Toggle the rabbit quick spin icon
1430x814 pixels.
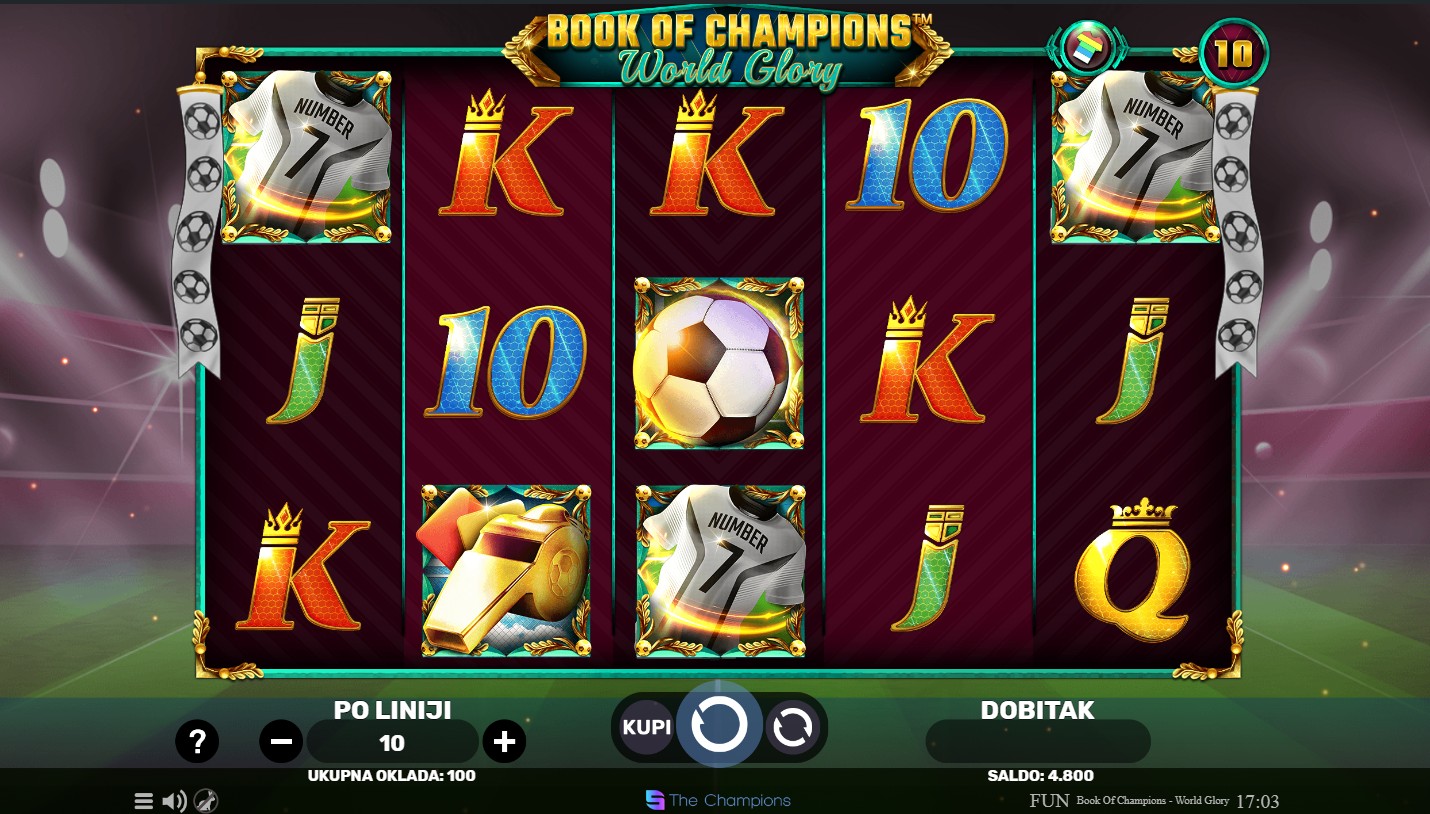tap(206, 801)
